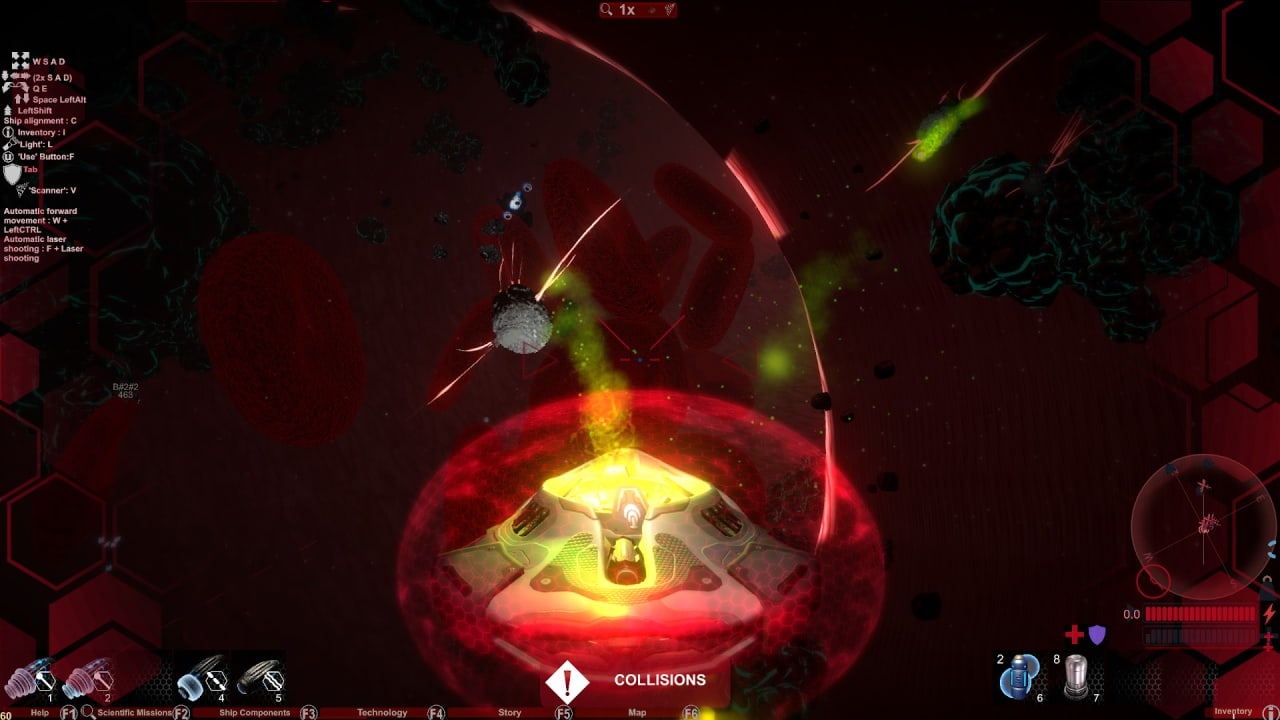View the Story log
The image size is (1280, 720).
[510, 713]
